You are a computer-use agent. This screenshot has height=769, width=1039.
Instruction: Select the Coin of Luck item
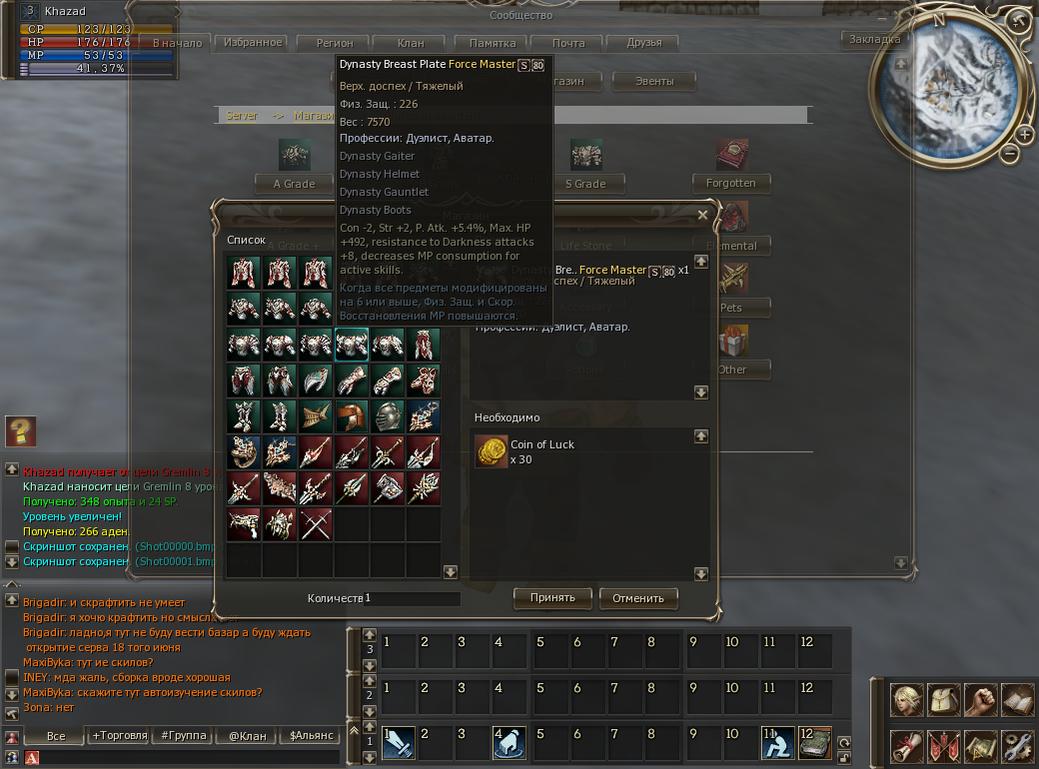click(490, 452)
